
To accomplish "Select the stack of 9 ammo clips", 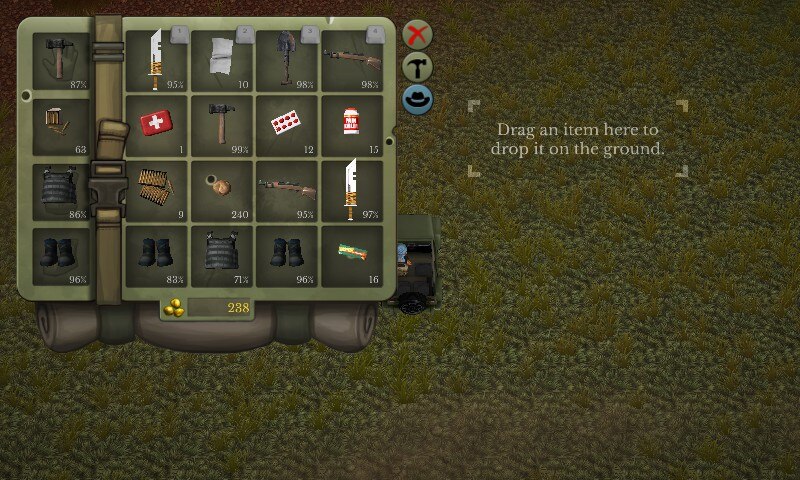I will 157,190.
